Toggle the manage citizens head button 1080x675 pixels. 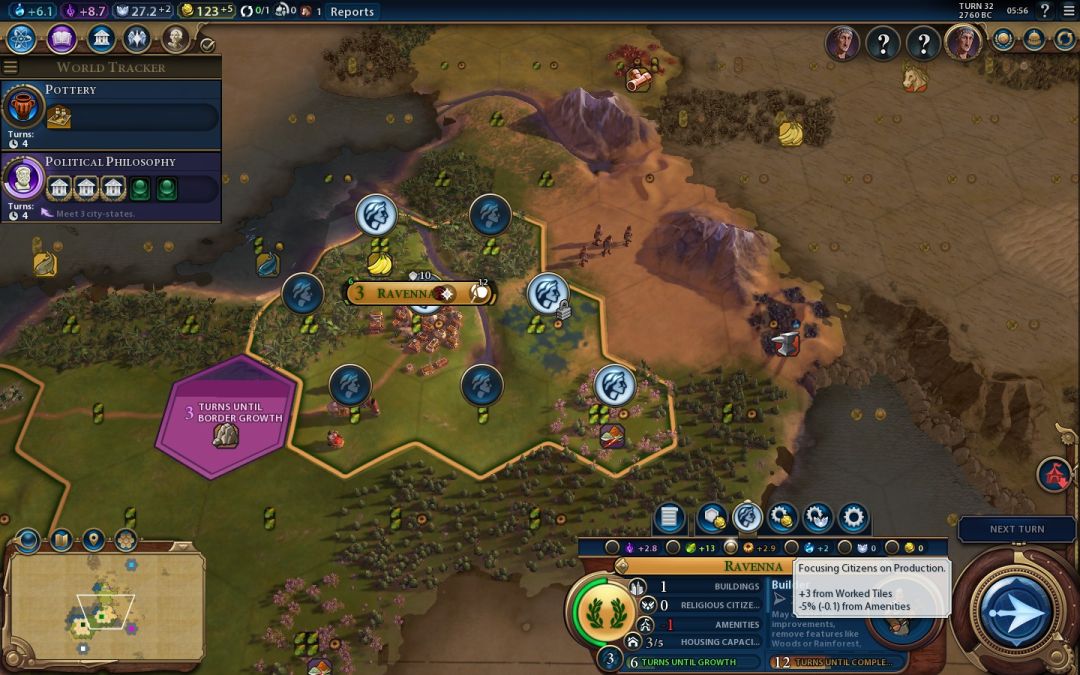(x=748, y=518)
